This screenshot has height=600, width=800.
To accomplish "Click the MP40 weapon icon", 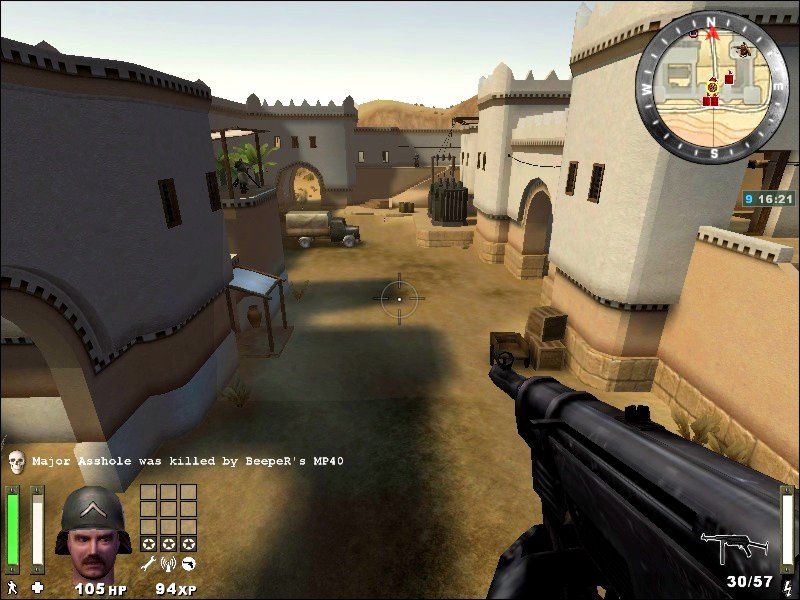I will click(733, 546).
